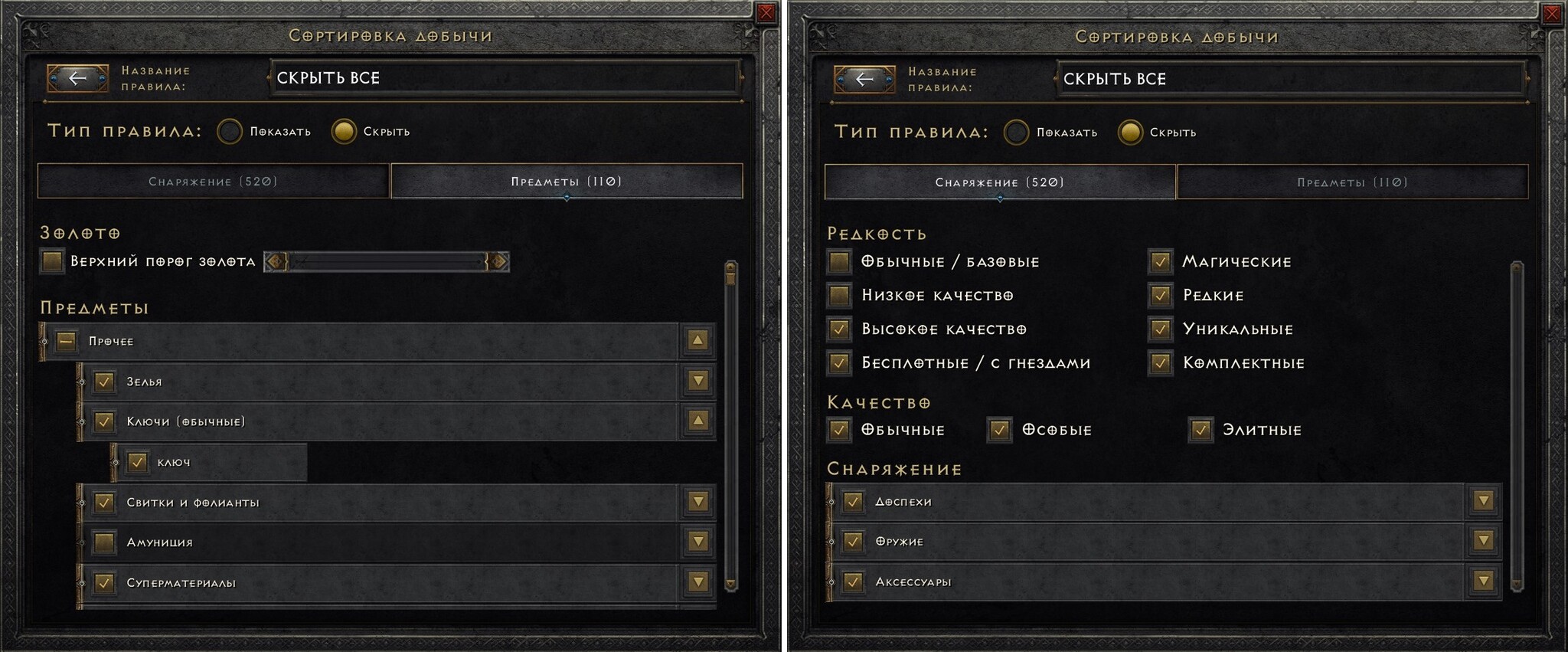Toggle the Прочее group checkbox
Image resolution: width=1568 pixels, height=652 pixels.
click(x=67, y=341)
